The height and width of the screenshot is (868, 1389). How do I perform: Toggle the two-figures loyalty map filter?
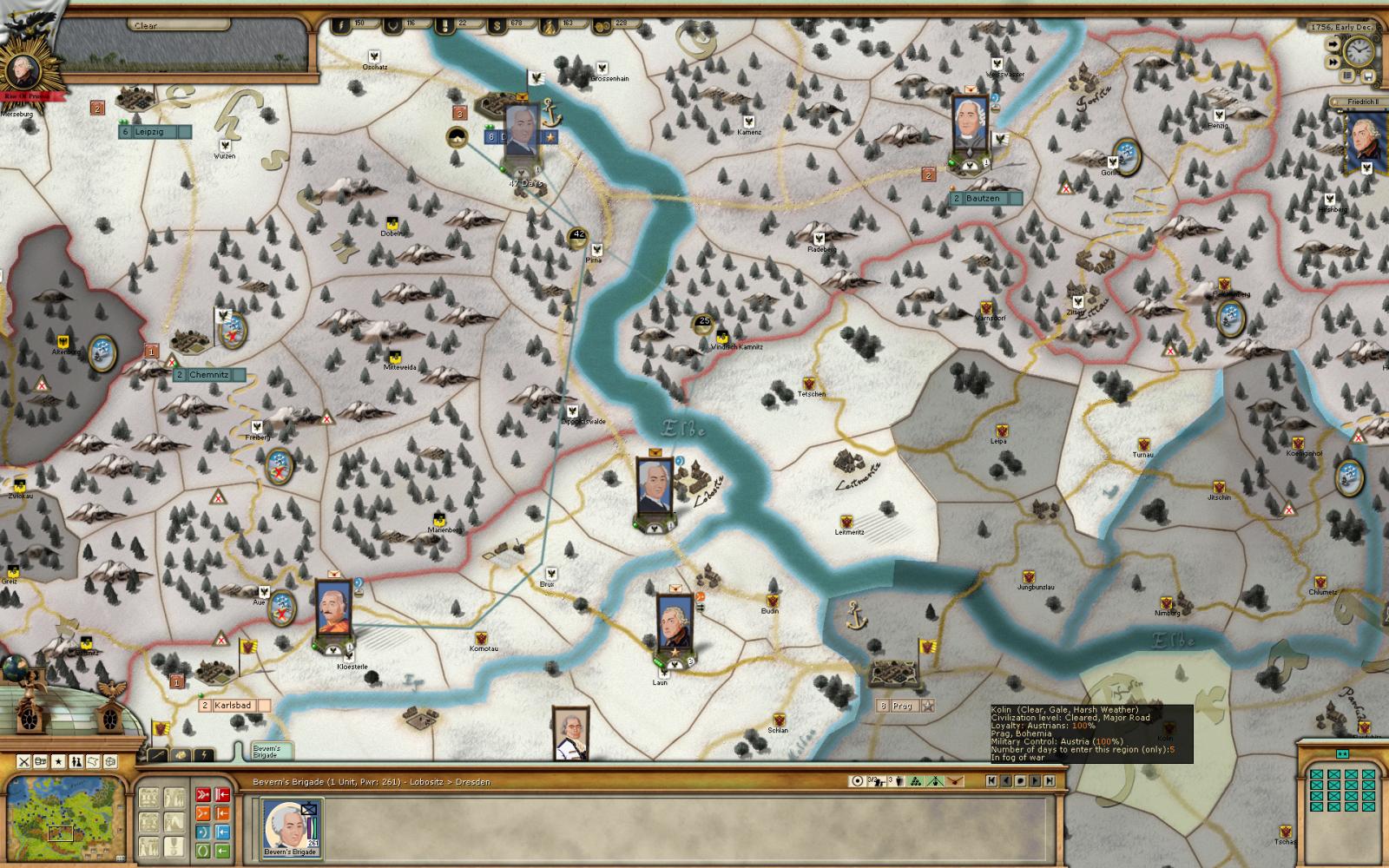[x=76, y=761]
